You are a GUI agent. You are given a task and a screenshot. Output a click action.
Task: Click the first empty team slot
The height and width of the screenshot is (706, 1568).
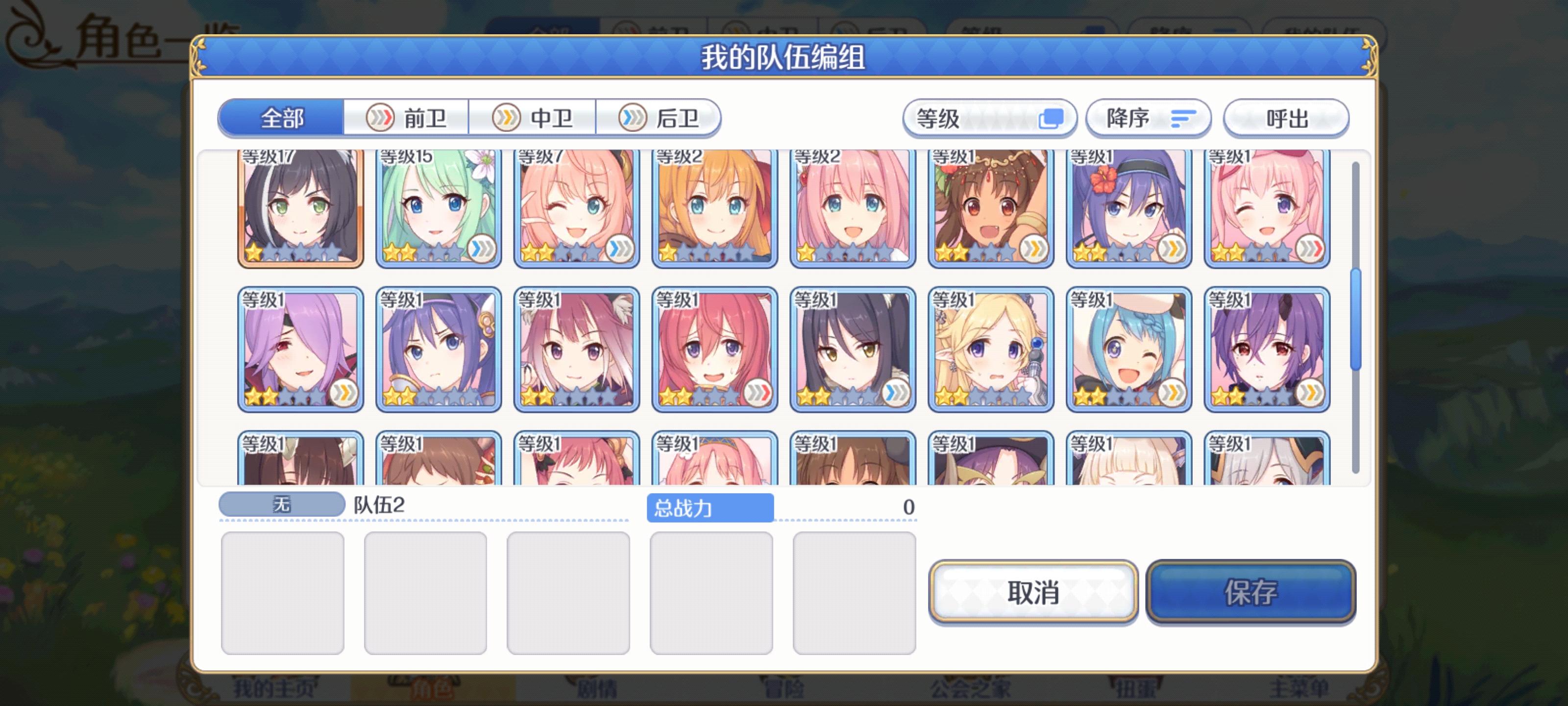282,591
